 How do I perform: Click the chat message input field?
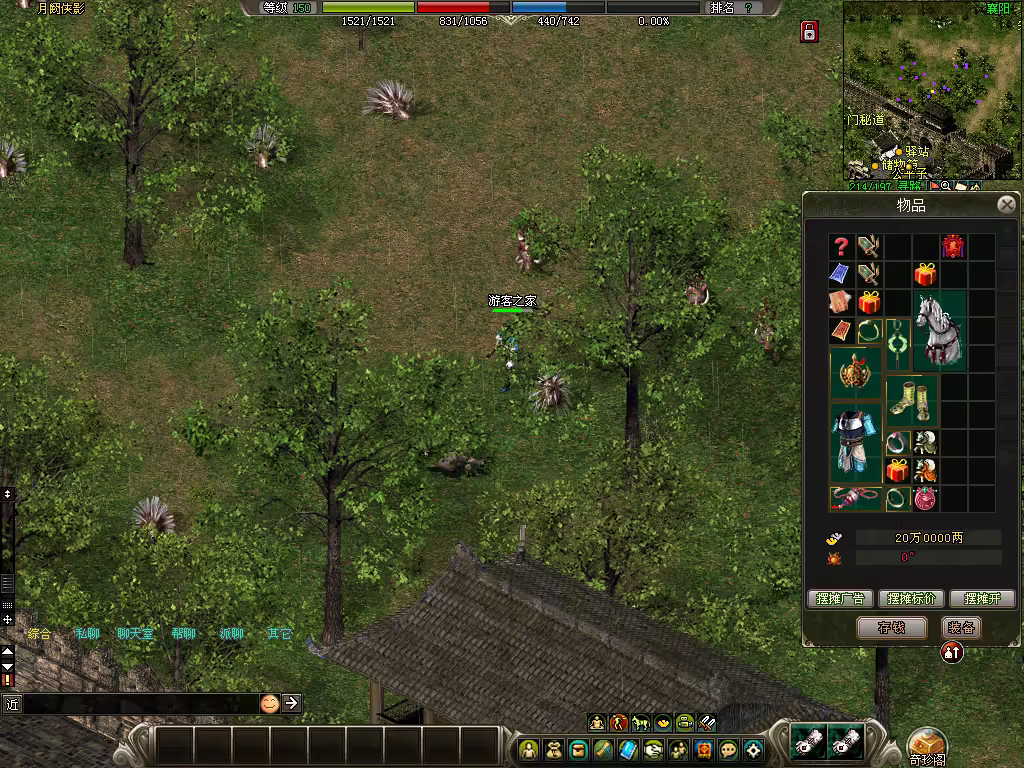(140, 703)
